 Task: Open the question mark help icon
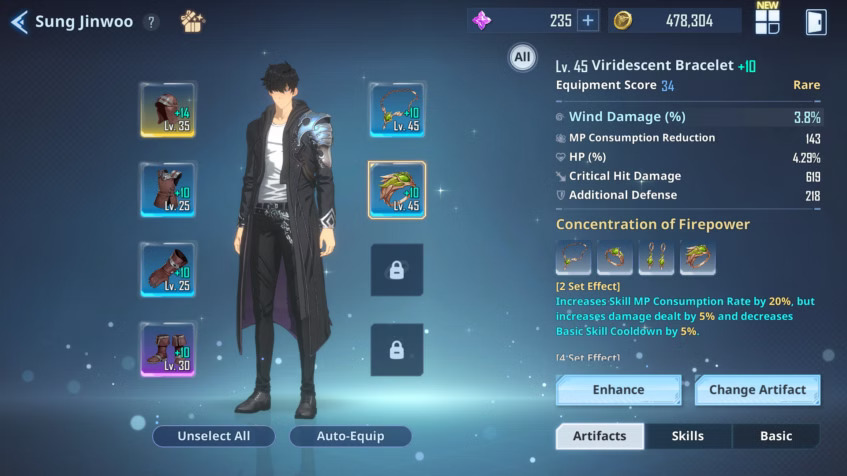[x=151, y=22]
